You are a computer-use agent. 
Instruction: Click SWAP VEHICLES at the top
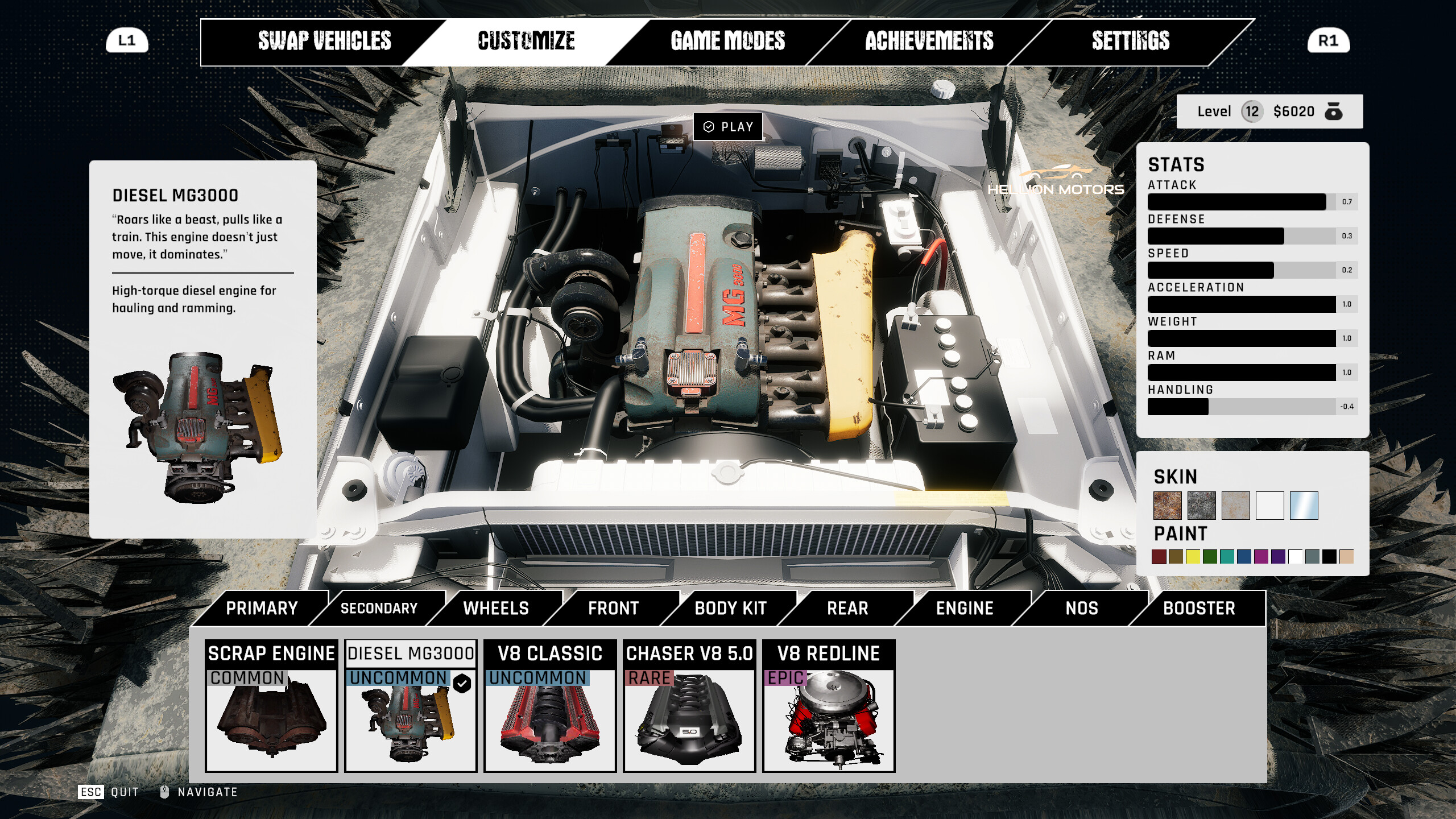(x=325, y=41)
